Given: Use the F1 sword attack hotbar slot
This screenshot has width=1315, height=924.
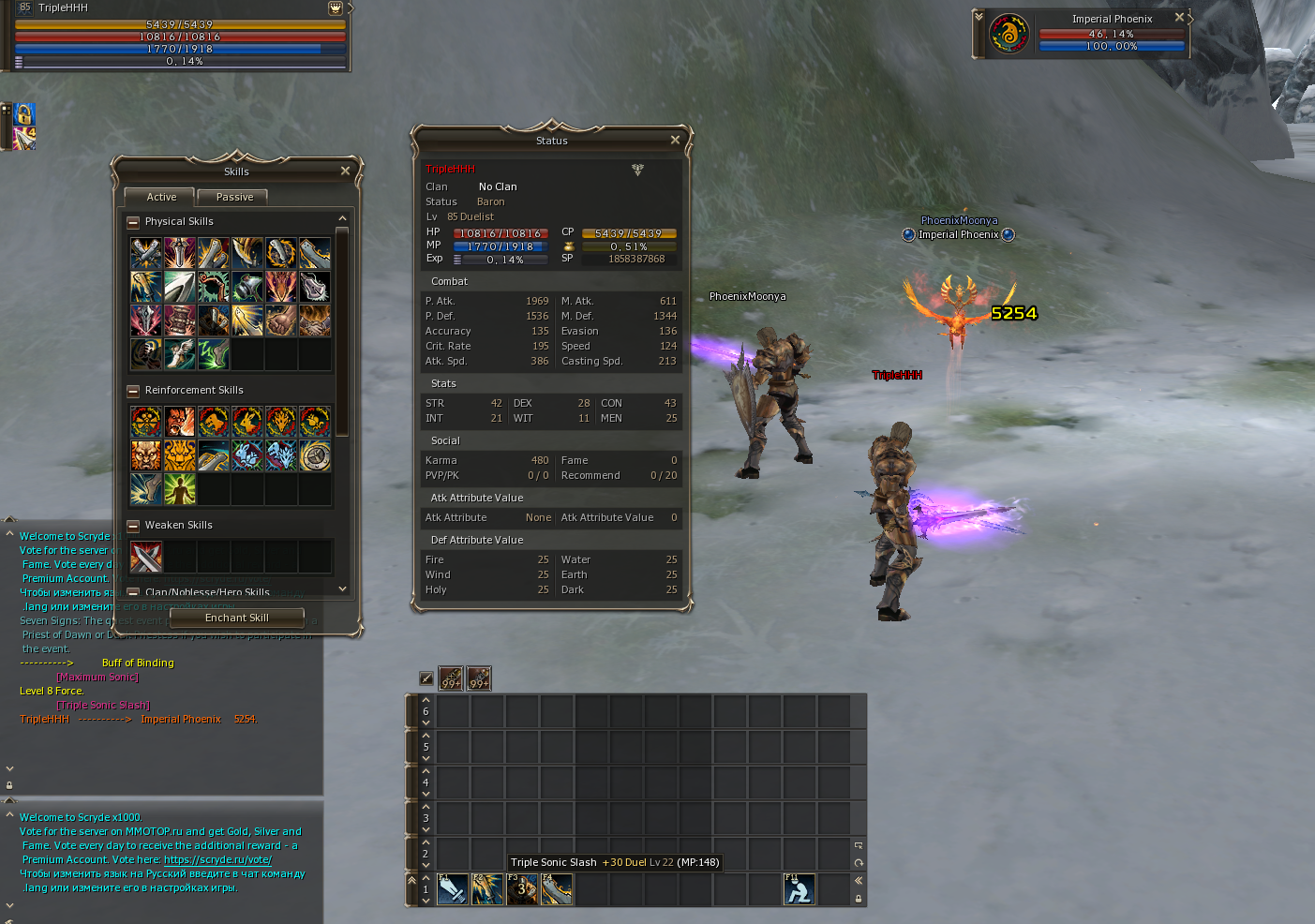Looking at the screenshot, I should (x=453, y=889).
